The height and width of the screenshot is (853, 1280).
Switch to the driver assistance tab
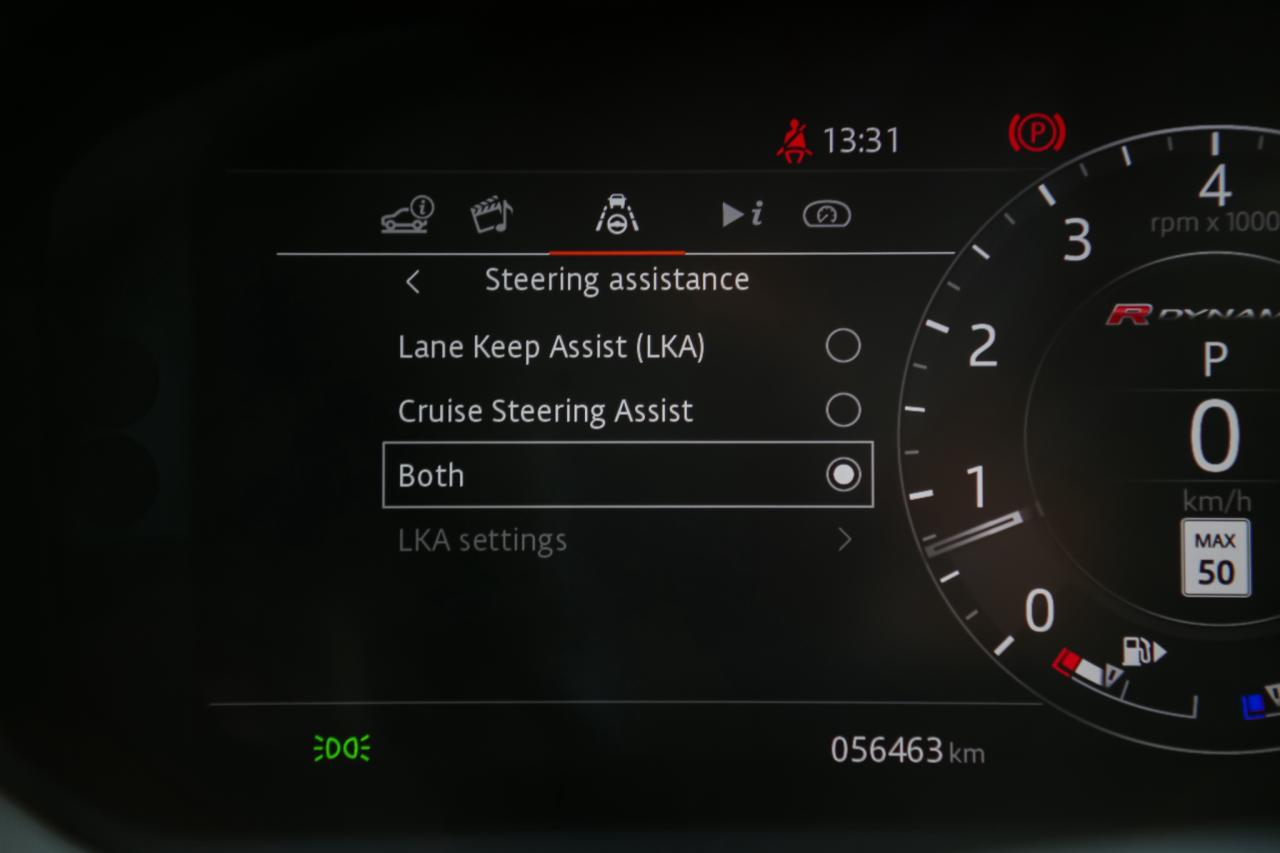[x=616, y=213]
